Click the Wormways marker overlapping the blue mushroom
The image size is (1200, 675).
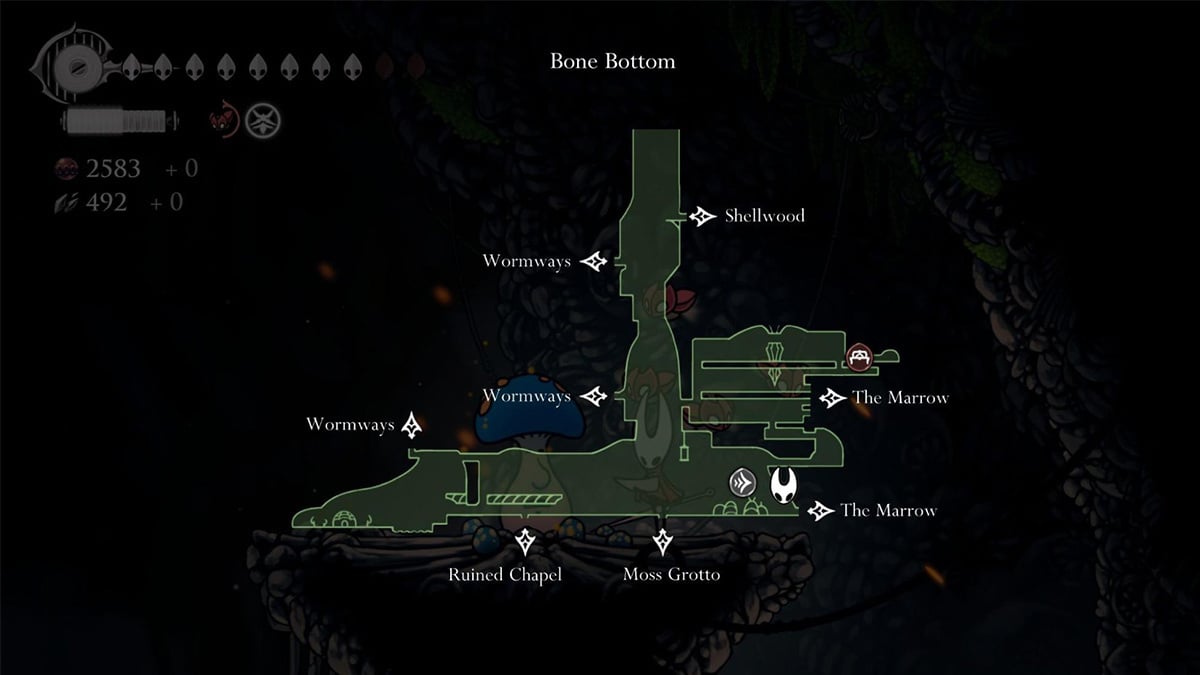(x=595, y=397)
